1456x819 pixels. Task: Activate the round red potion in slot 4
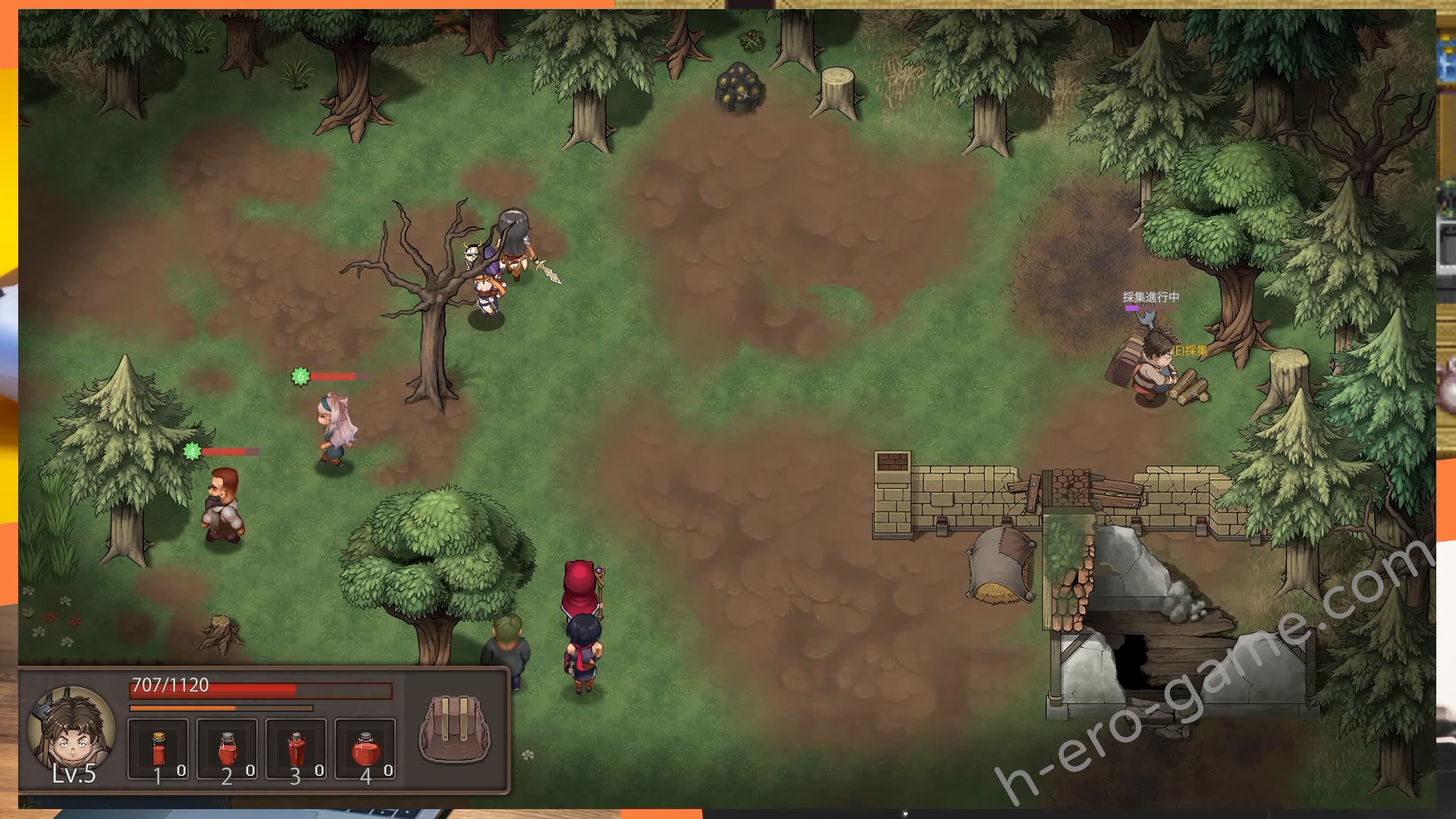pos(365,748)
